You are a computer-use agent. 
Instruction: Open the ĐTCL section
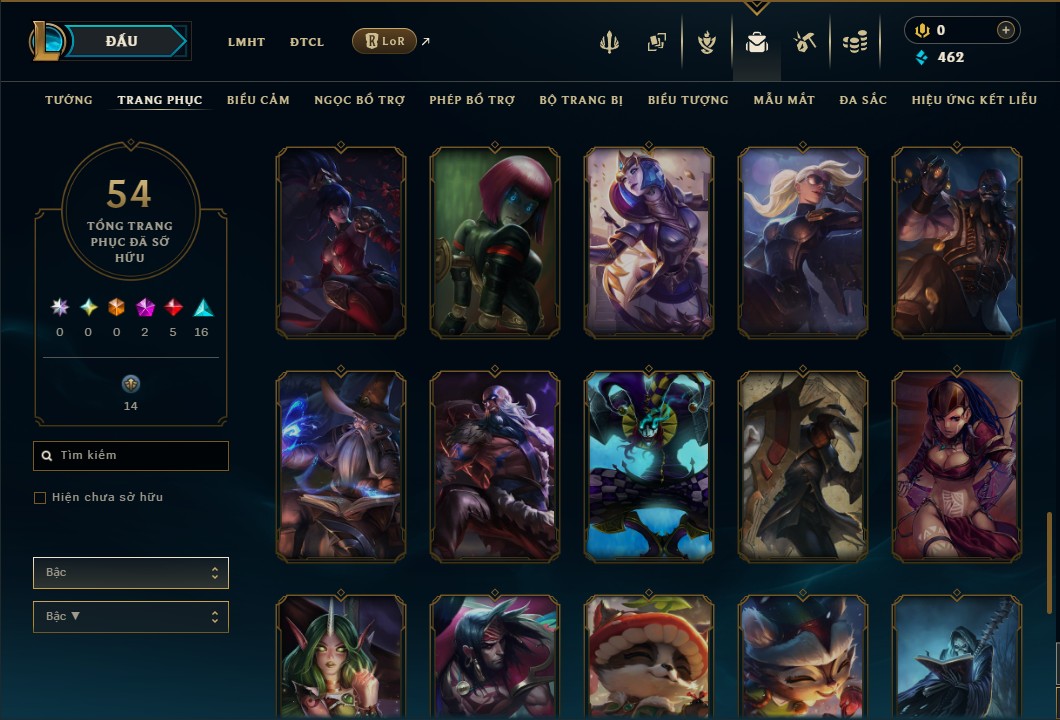[307, 42]
